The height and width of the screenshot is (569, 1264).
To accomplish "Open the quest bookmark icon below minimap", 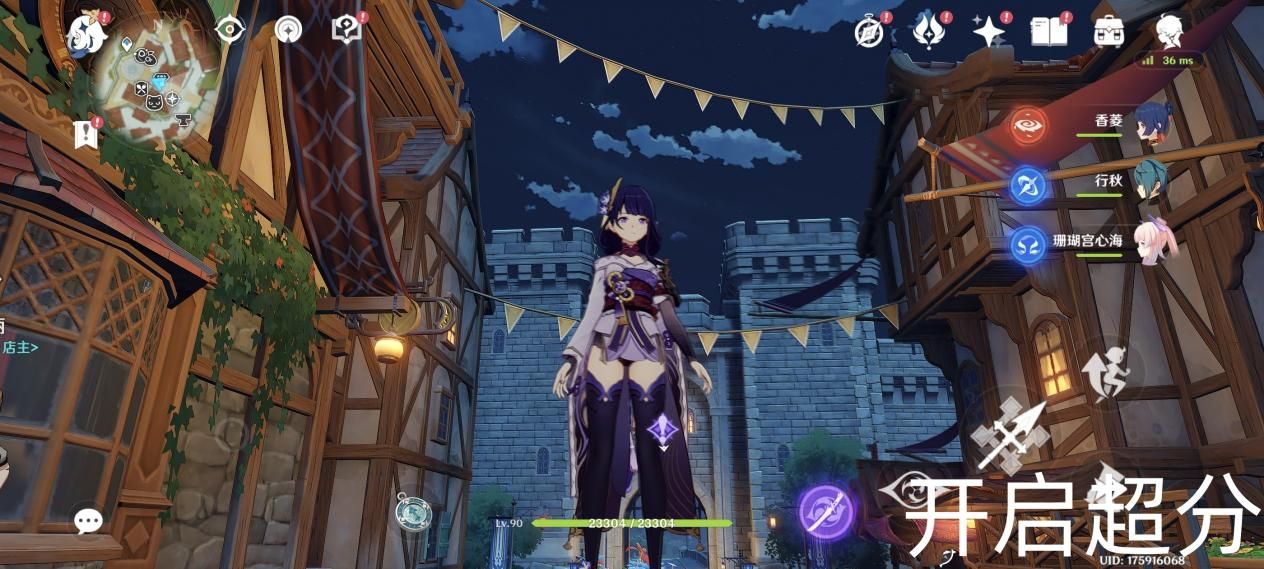I will click(x=86, y=133).
